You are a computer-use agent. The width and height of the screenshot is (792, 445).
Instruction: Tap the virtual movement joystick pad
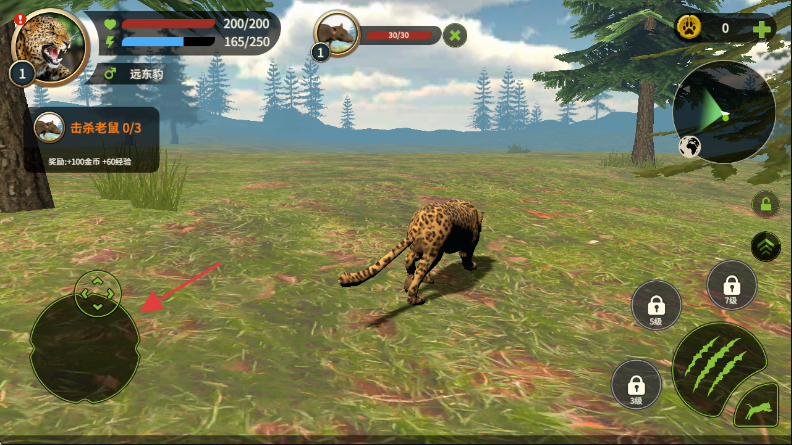pyautogui.click(x=84, y=348)
